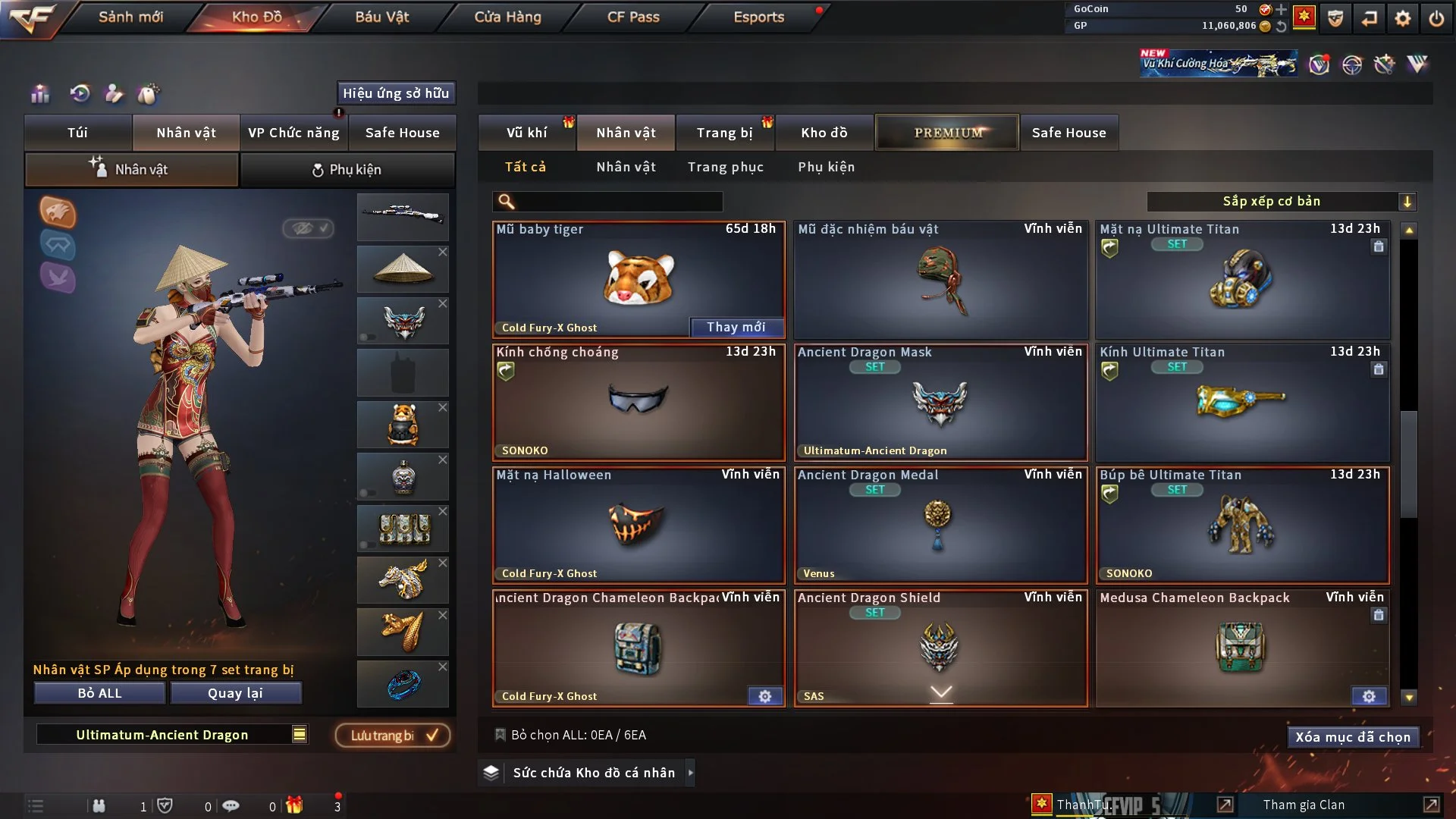The width and height of the screenshot is (1456, 819).
Task: Click the item search field
Action: (618, 202)
